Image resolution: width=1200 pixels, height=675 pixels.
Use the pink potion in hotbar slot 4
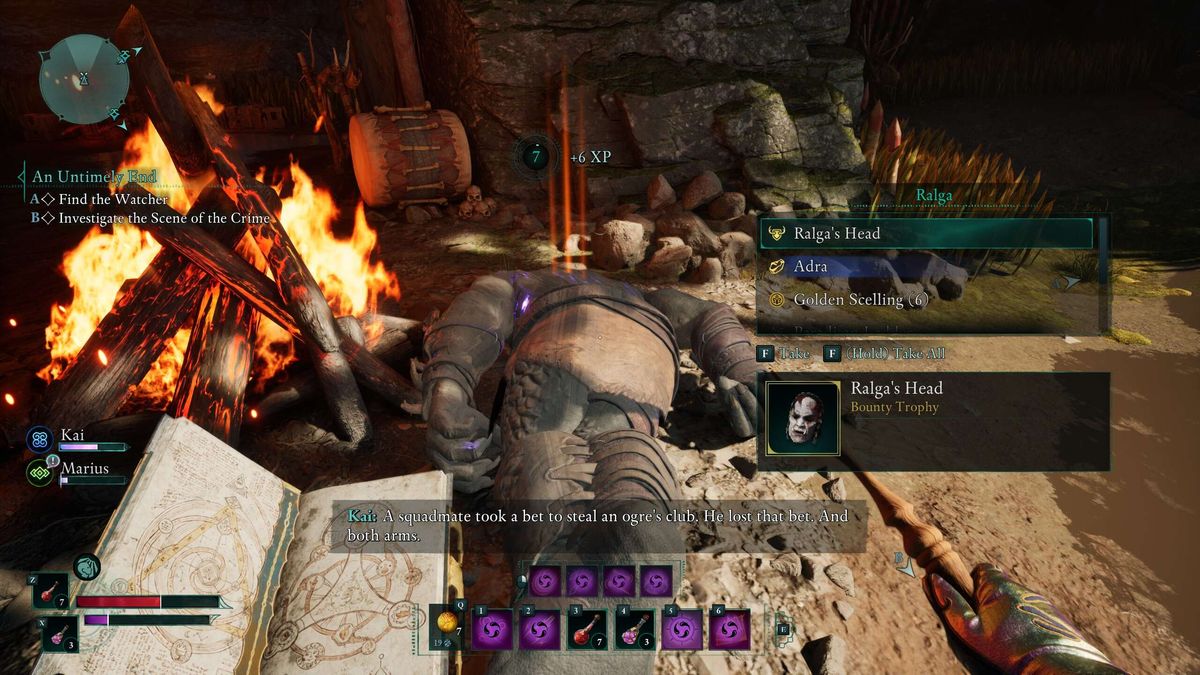coord(635,630)
